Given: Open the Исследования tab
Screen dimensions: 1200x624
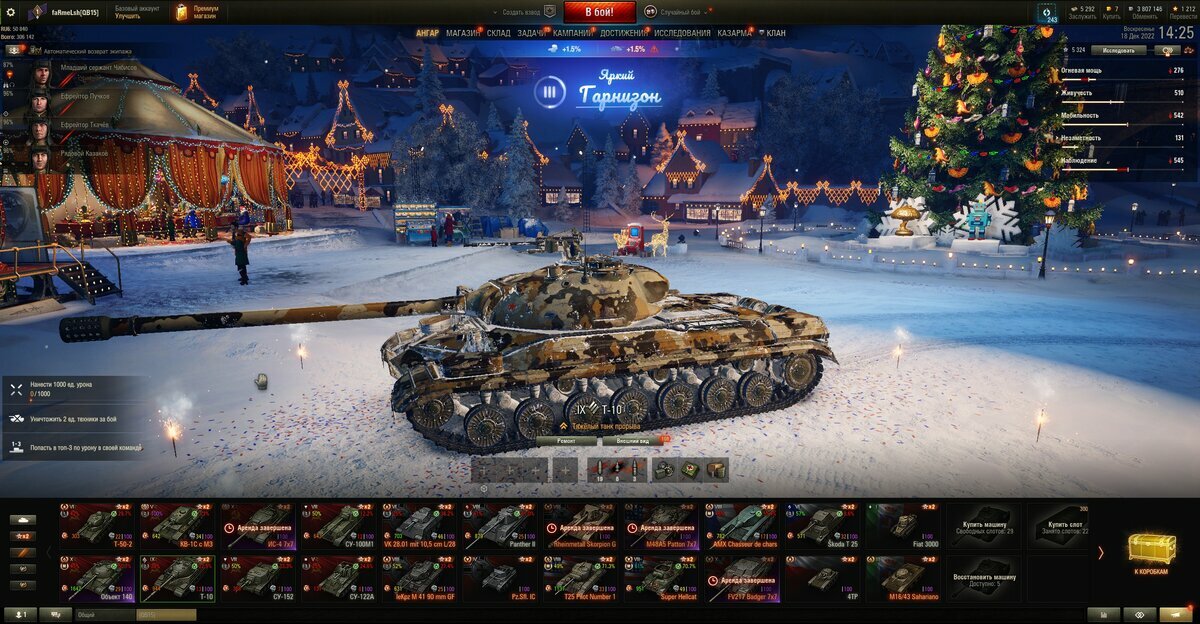Looking at the screenshot, I should [682, 33].
